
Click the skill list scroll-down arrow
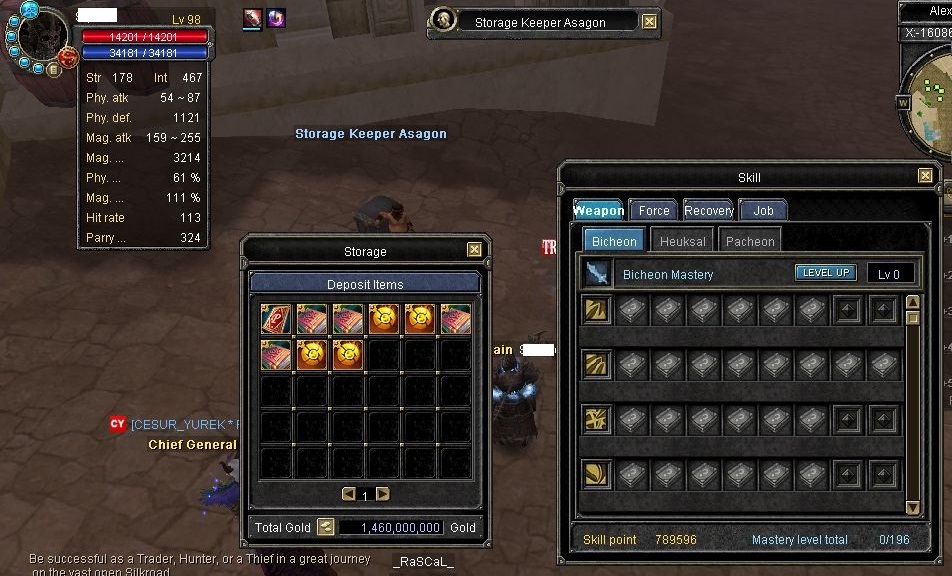coord(912,507)
